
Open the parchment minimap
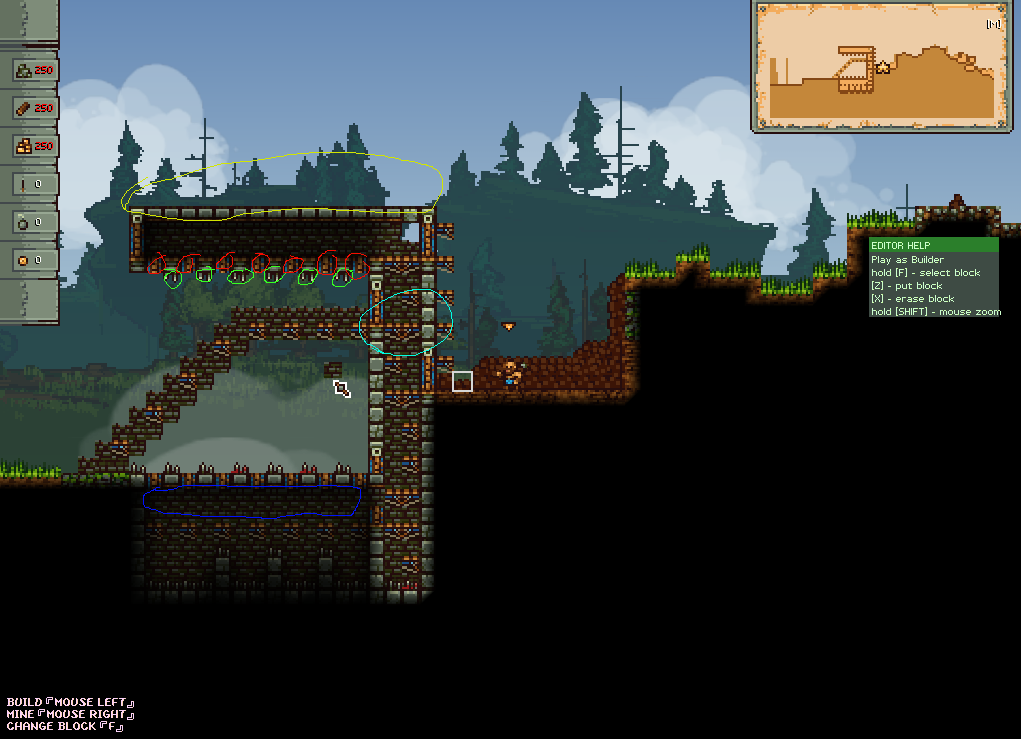(x=879, y=66)
